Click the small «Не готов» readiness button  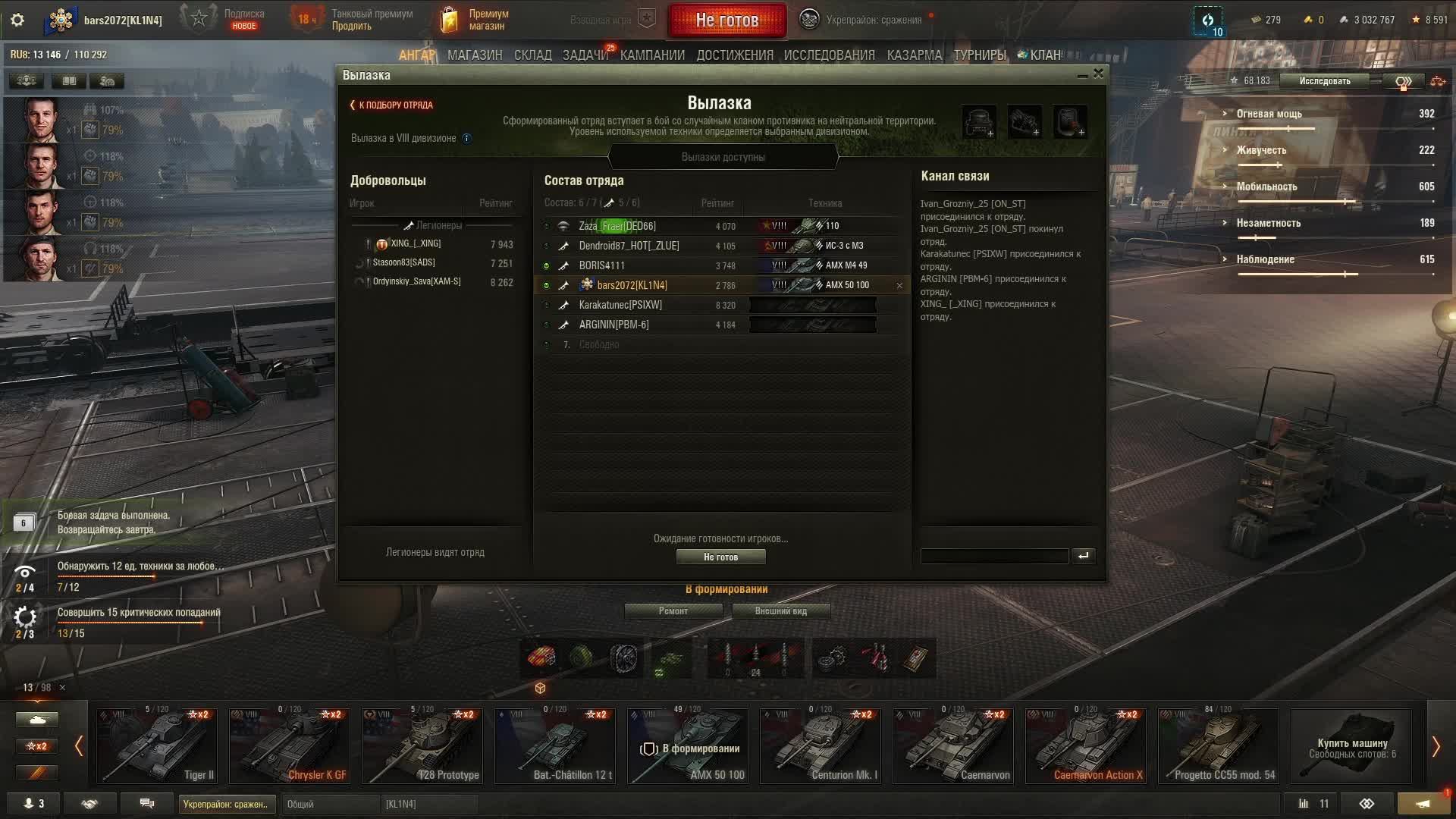[720, 557]
